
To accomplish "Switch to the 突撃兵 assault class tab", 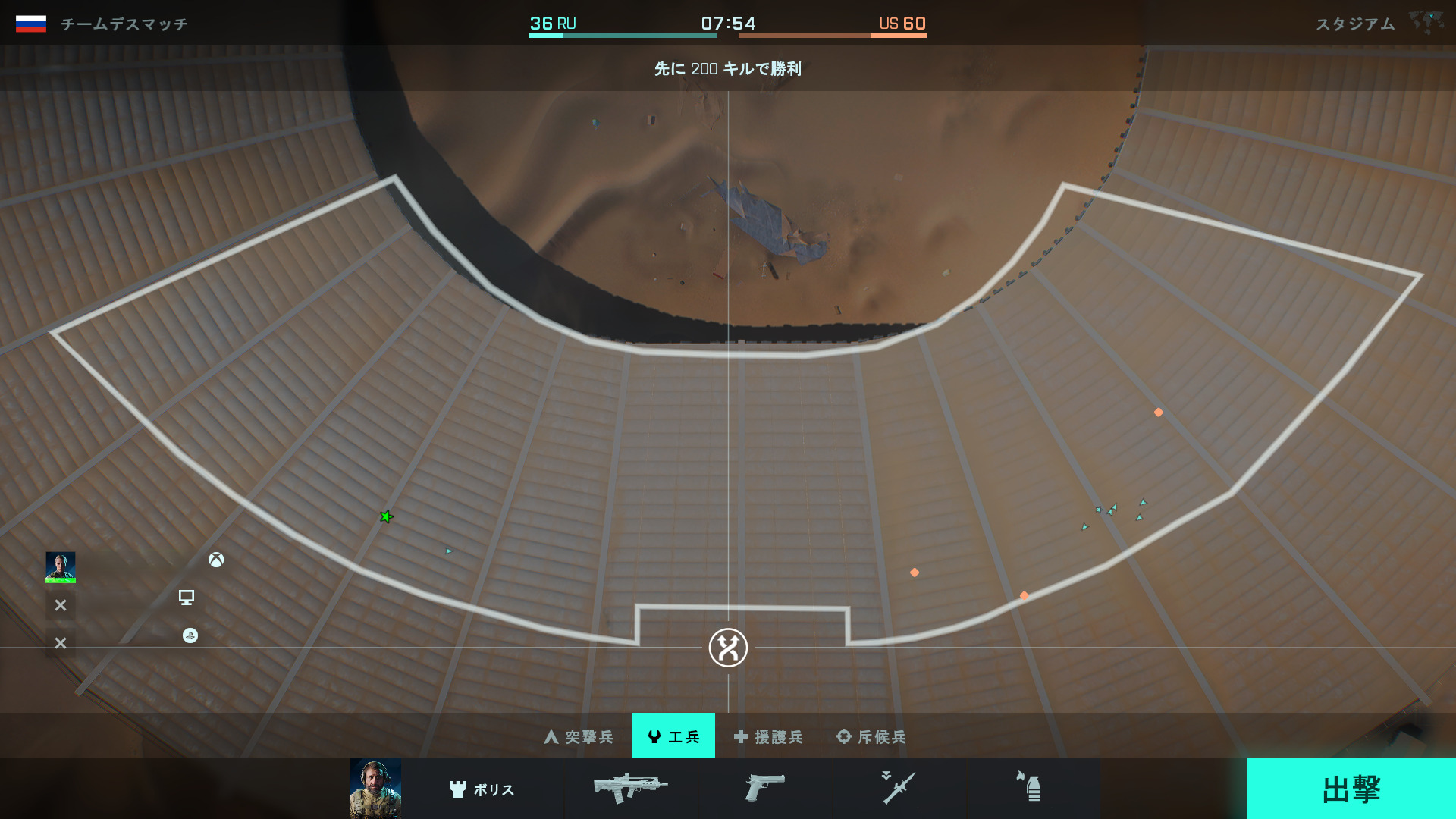I will click(x=579, y=736).
